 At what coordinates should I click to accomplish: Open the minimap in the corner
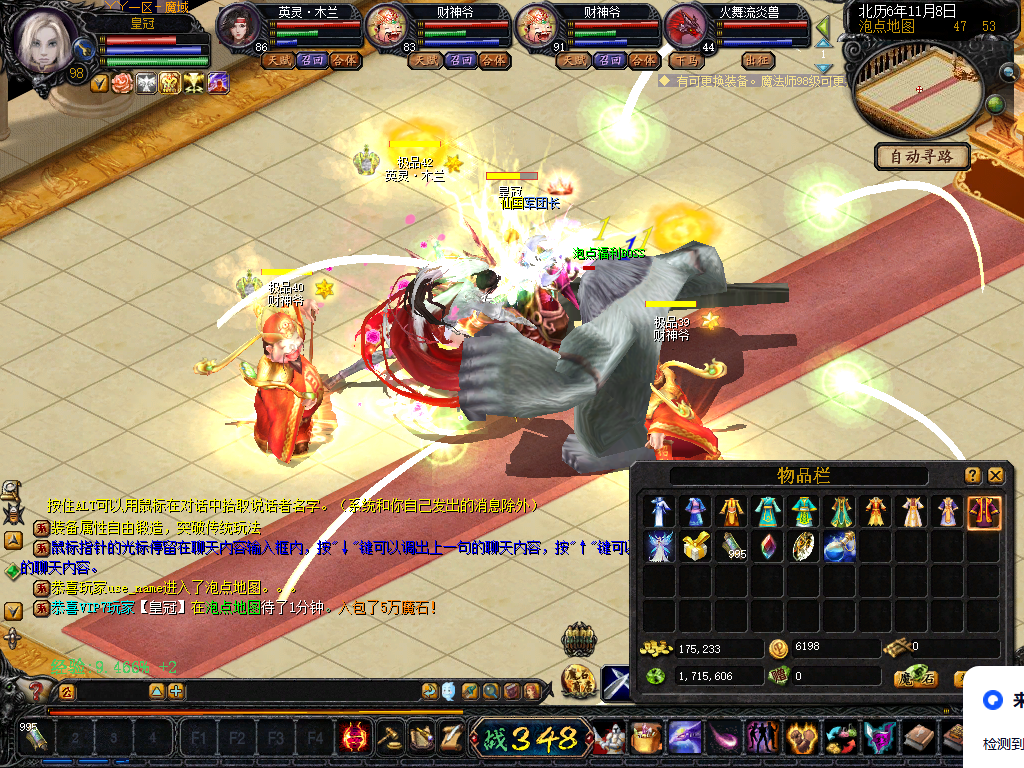tap(913, 90)
